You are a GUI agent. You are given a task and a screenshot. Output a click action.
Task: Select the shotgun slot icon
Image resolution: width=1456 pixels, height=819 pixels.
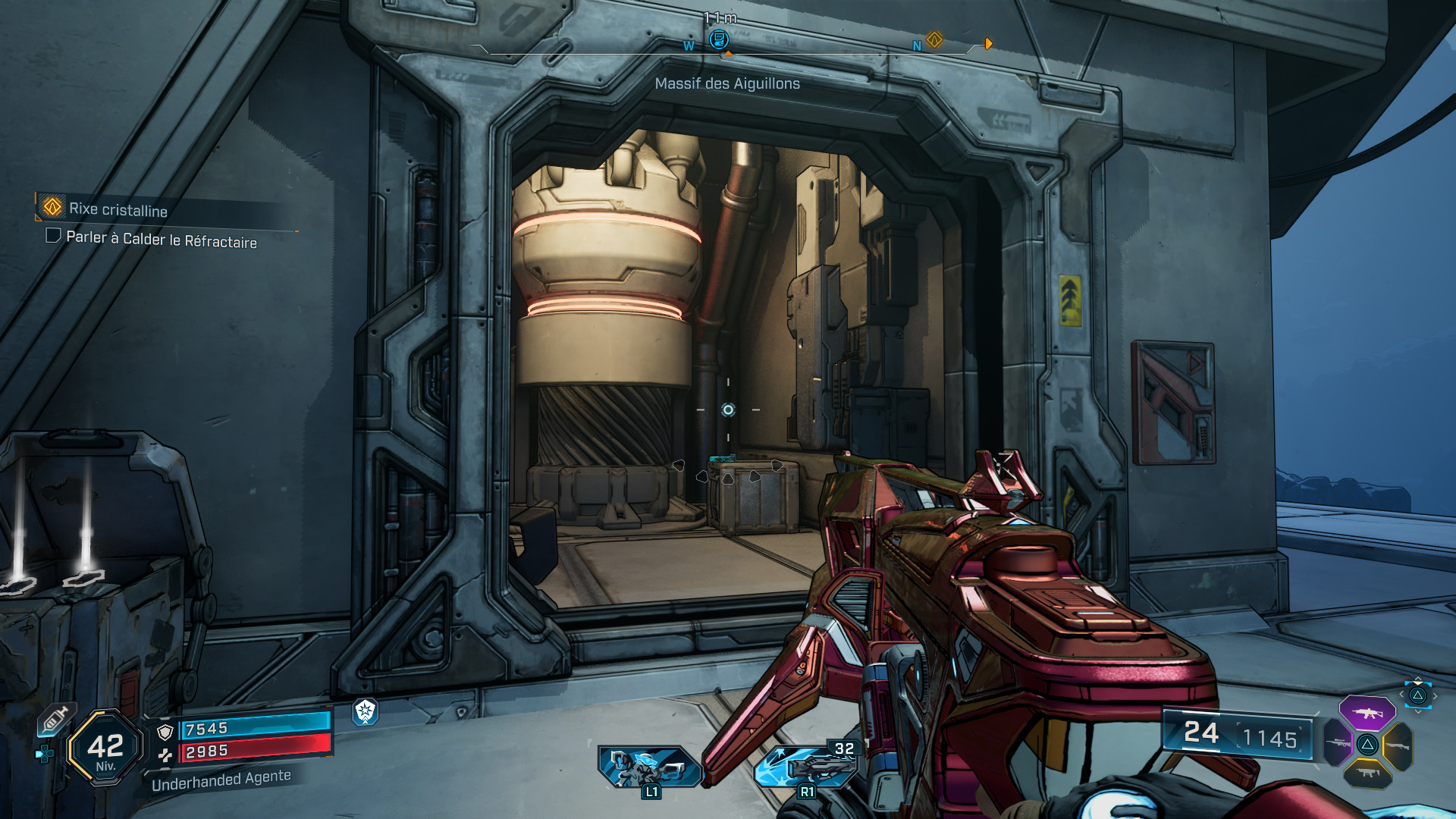click(x=1398, y=746)
